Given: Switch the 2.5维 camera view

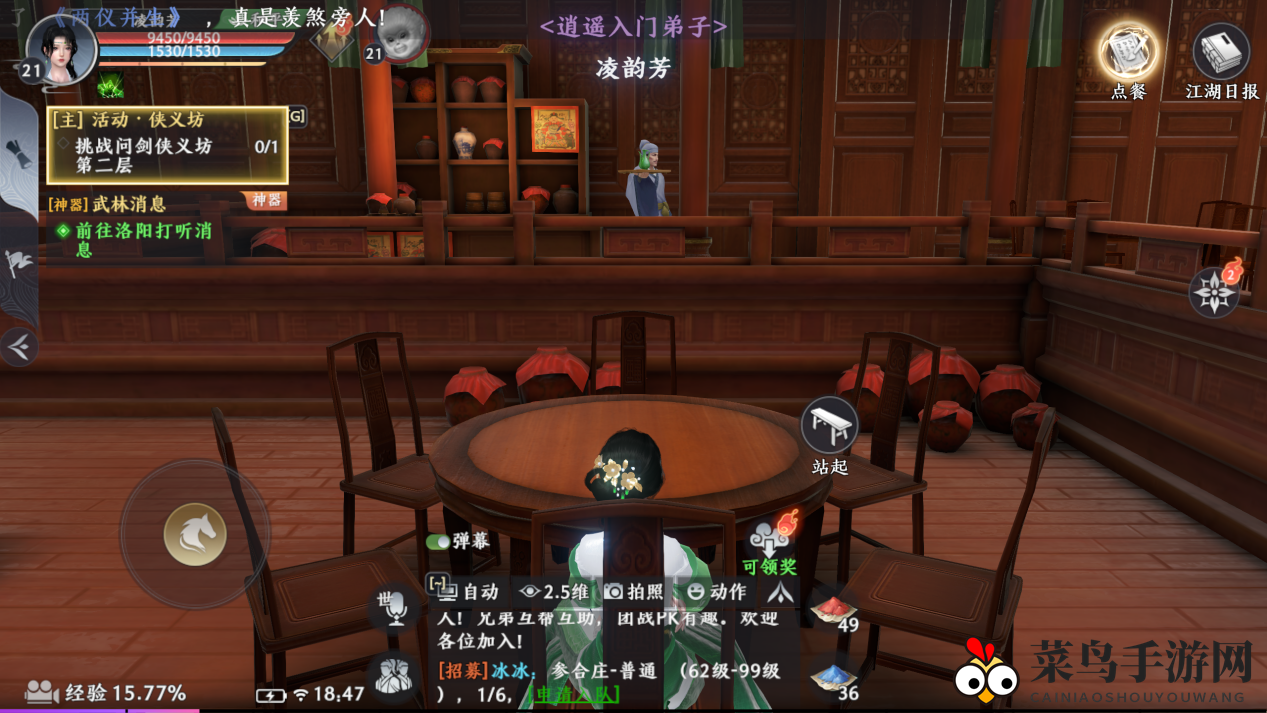Looking at the screenshot, I should [x=554, y=591].
